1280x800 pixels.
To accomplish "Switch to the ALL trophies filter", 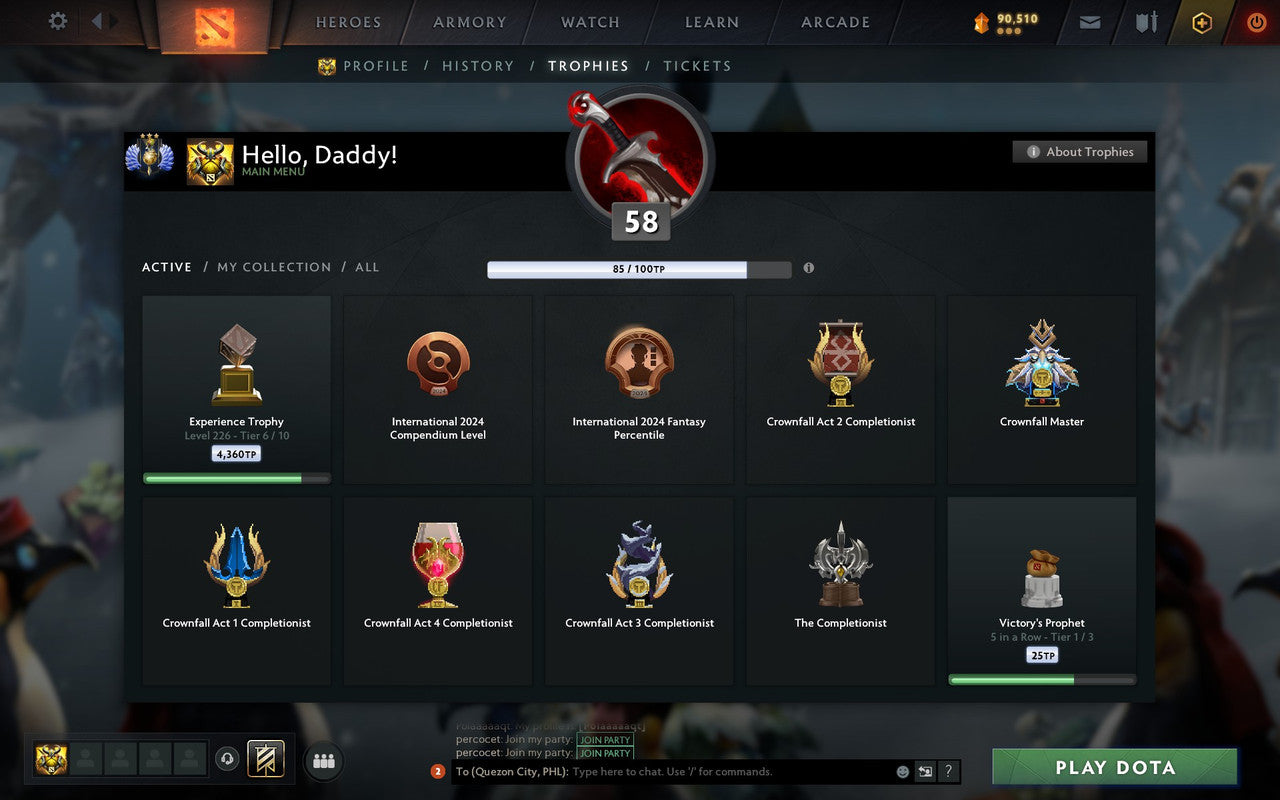I will point(367,267).
